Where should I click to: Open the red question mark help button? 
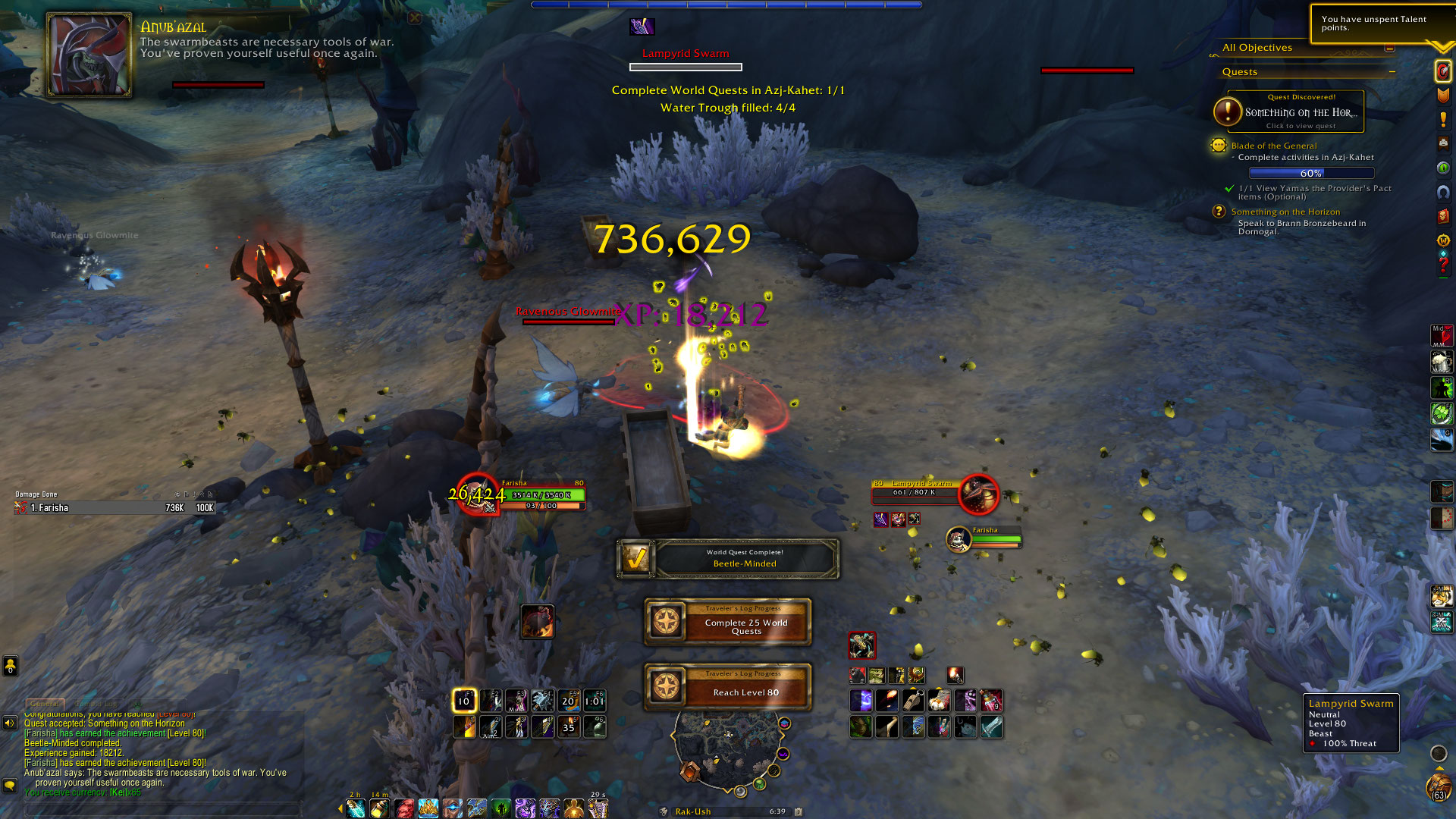point(1443,265)
